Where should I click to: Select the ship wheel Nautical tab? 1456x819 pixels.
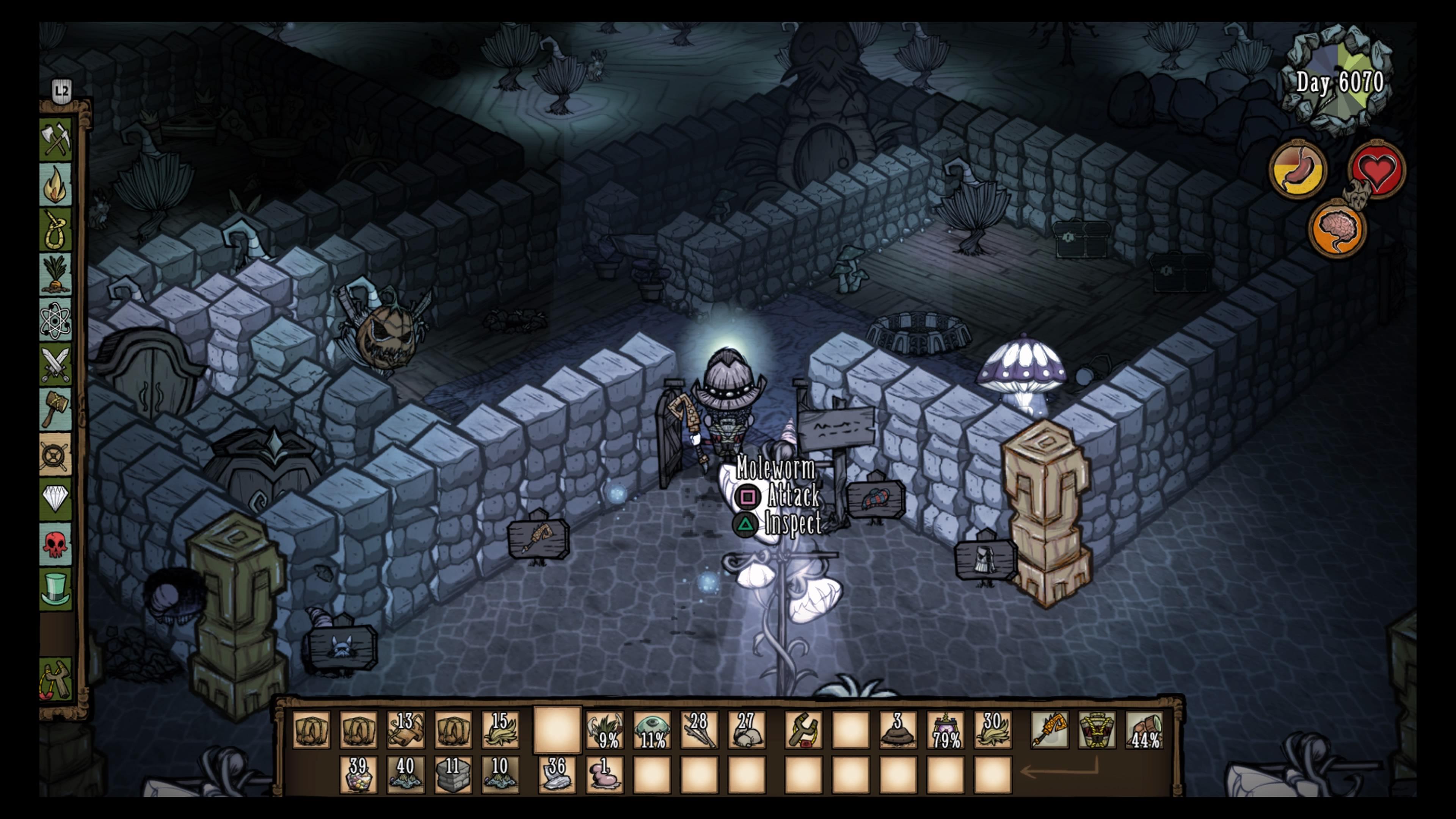tap(56, 454)
